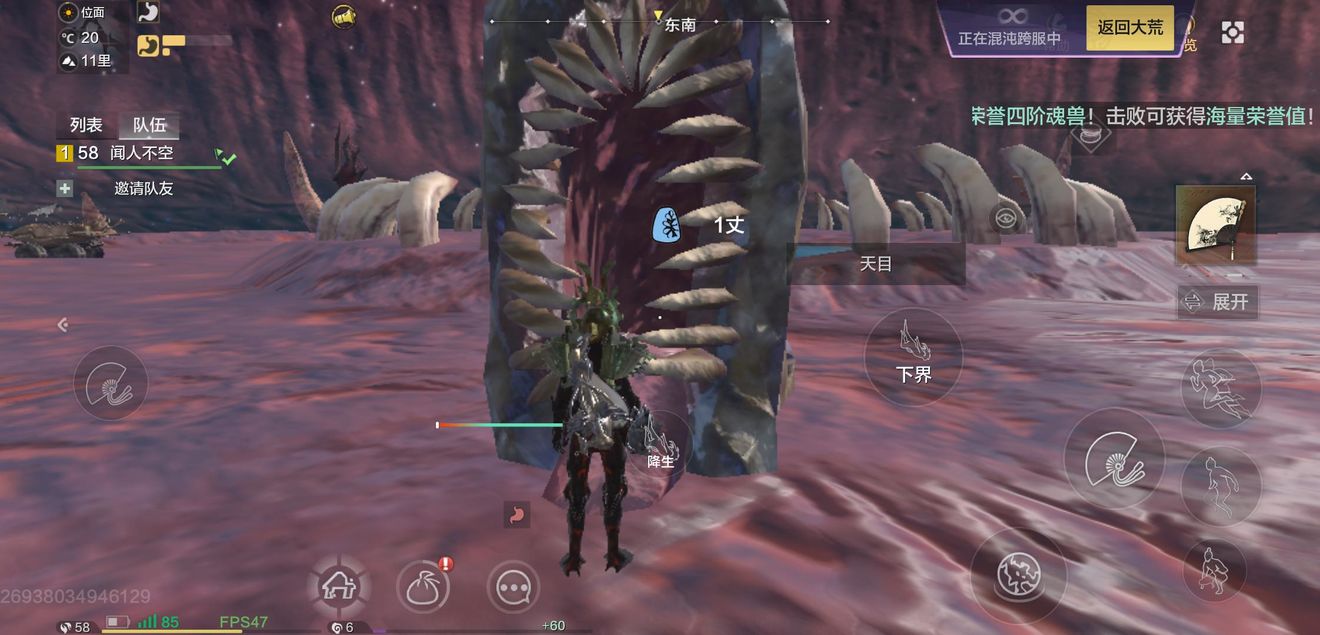Click team member 闻人不空 row
1320x635 pixels.
tap(140, 154)
